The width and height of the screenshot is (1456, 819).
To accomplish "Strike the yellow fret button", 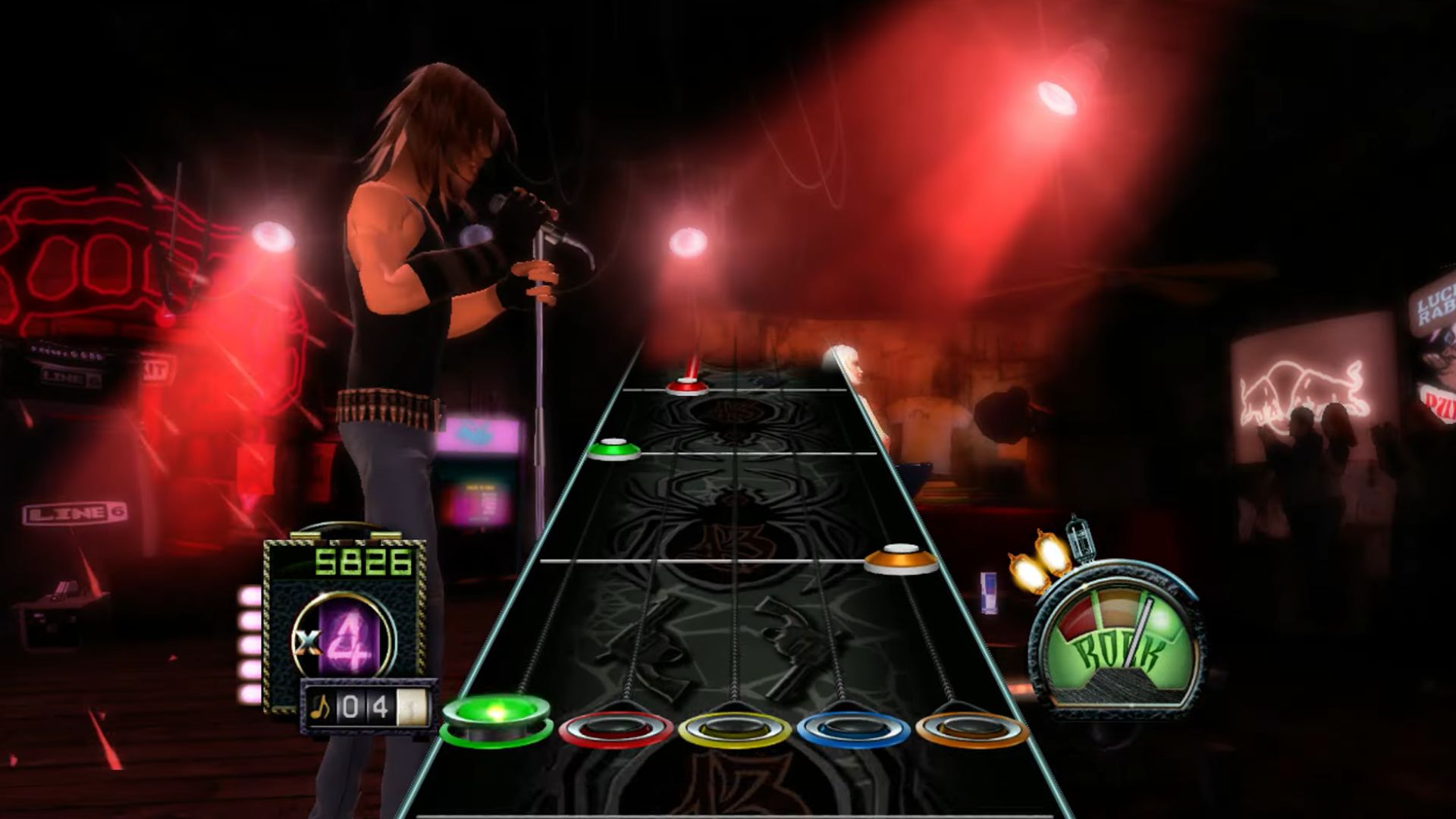I will (734, 730).
